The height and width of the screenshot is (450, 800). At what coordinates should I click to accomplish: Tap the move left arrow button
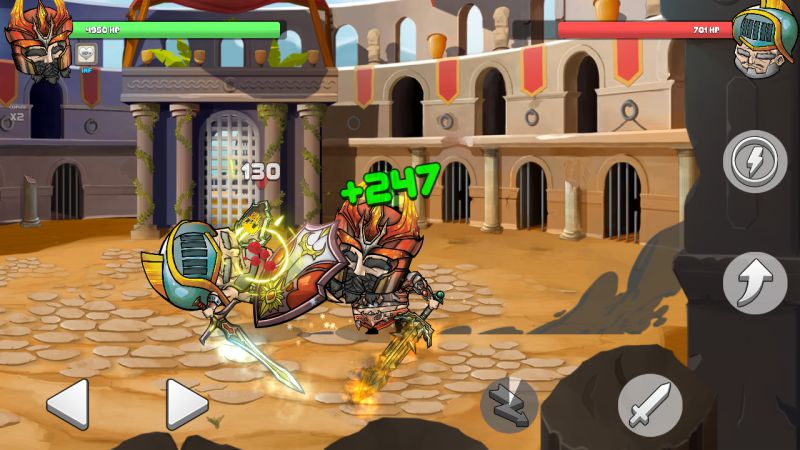coord(68,405)
